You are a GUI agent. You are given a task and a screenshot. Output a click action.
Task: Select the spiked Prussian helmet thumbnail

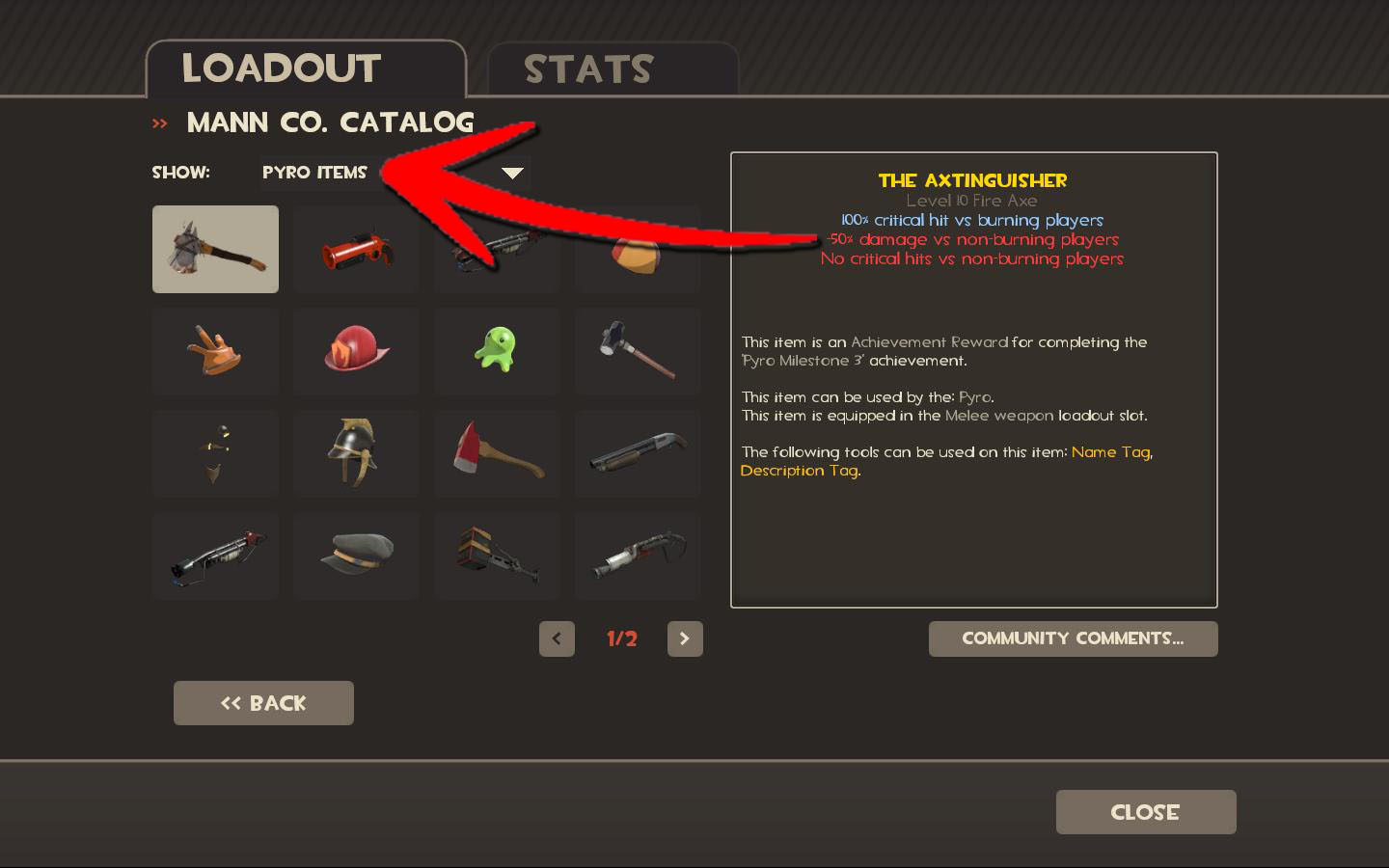[x=356, y=453]
